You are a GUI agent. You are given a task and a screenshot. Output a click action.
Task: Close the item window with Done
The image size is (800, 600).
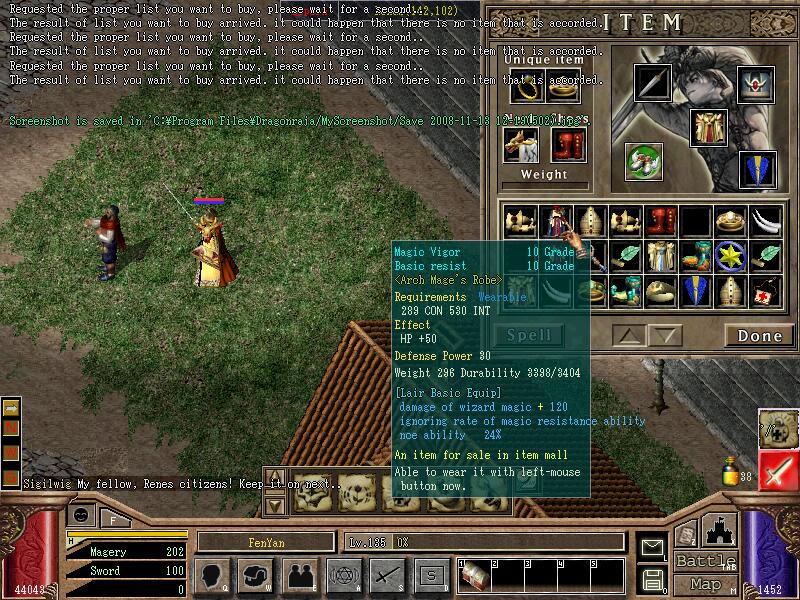(760, 336)
